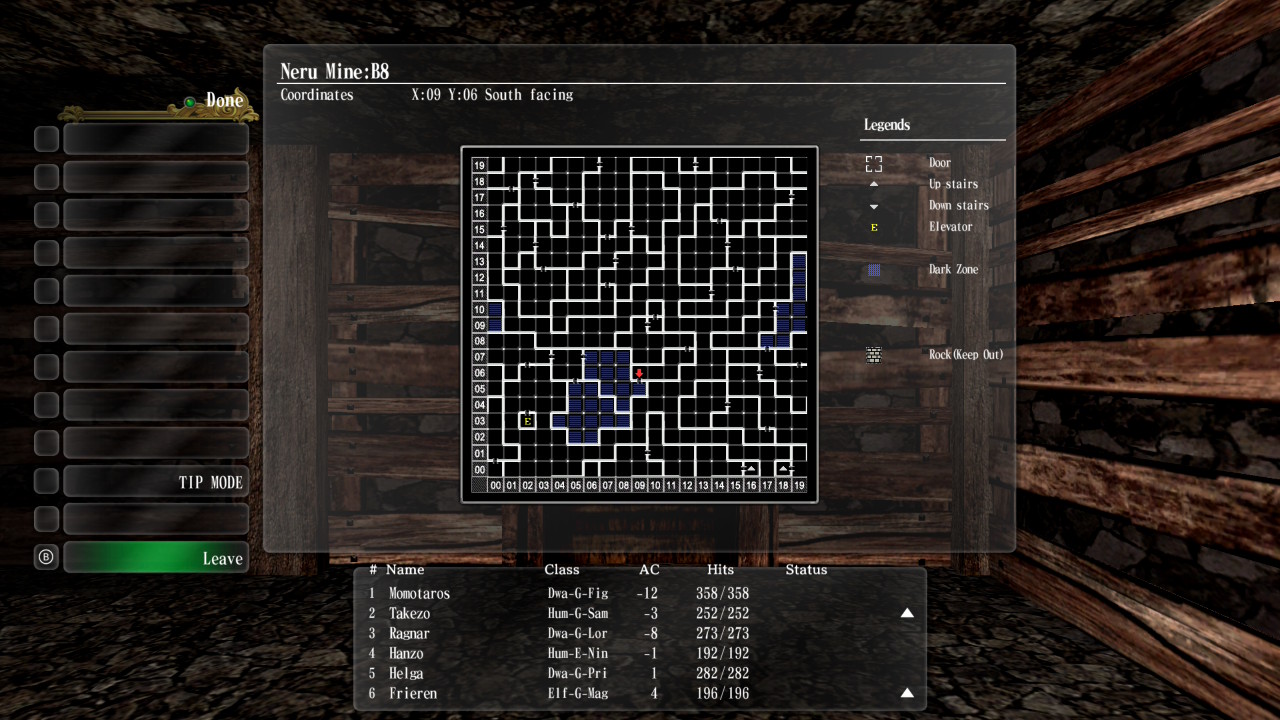Pick Frieren the mage row
The height and width of the screenshot is (720, 1280).
[x=412, y=693]
